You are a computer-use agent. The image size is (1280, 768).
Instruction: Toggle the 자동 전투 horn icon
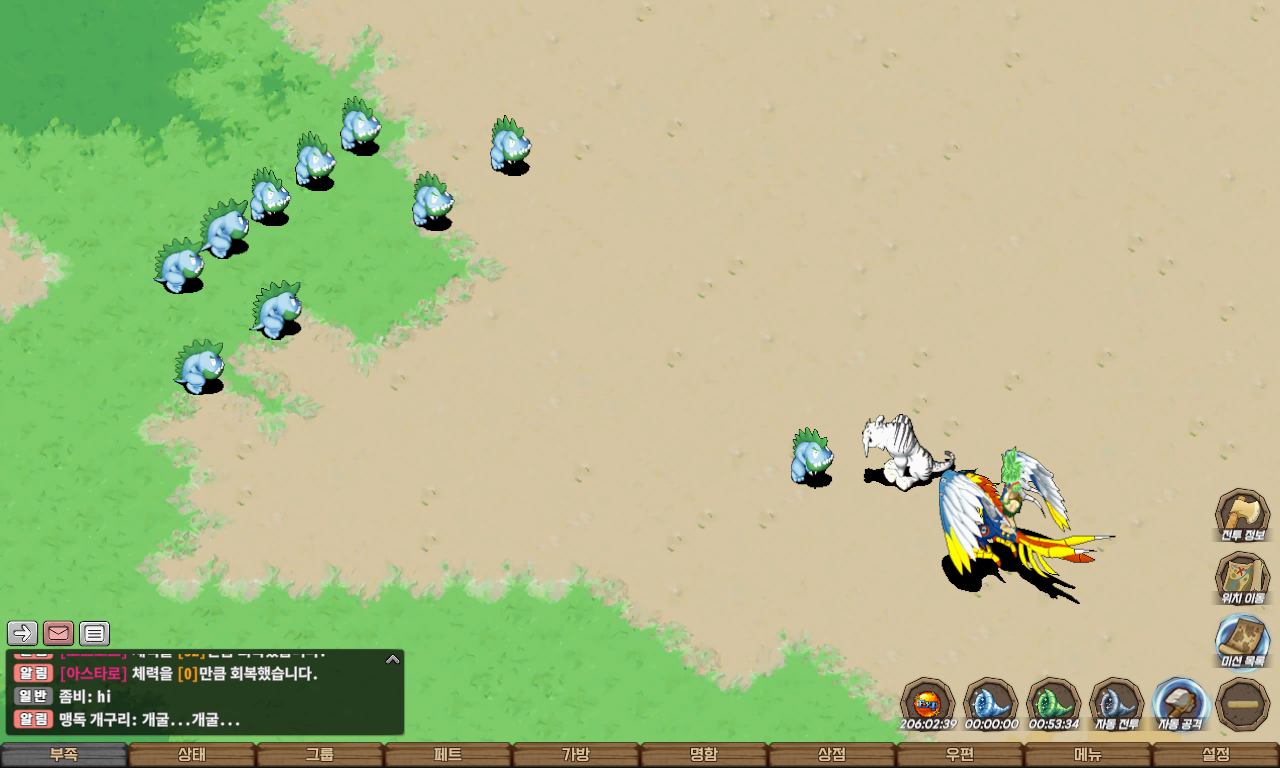click(x=1116, y=704)
